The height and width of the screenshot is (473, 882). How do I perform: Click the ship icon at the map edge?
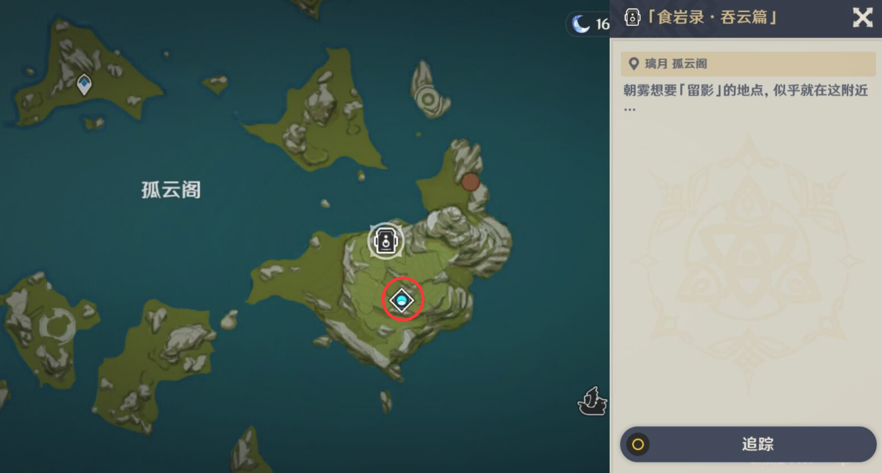click(x=592, y=400)
